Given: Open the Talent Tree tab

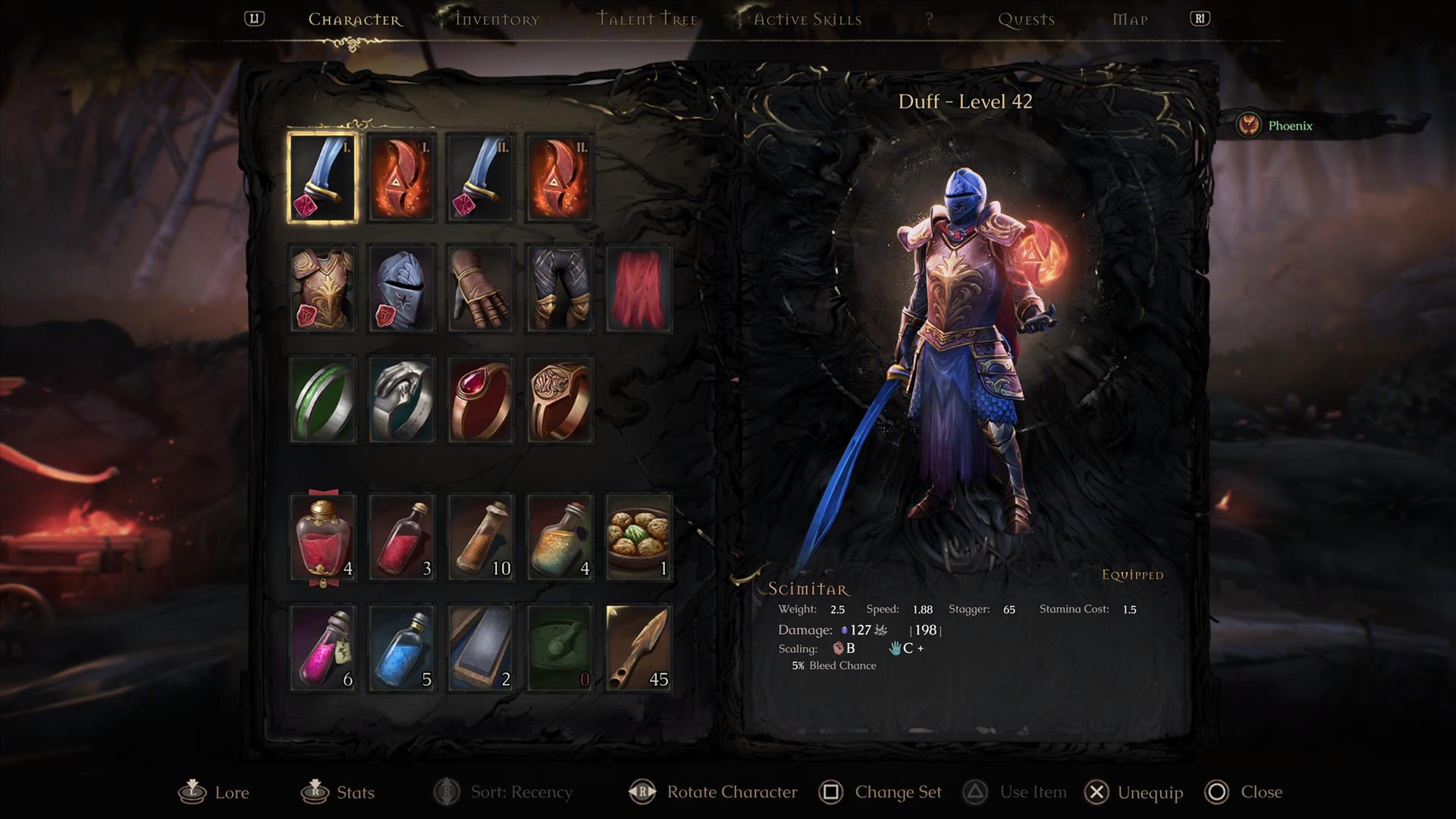Looking at the screenshot, I should pos(647,20).
